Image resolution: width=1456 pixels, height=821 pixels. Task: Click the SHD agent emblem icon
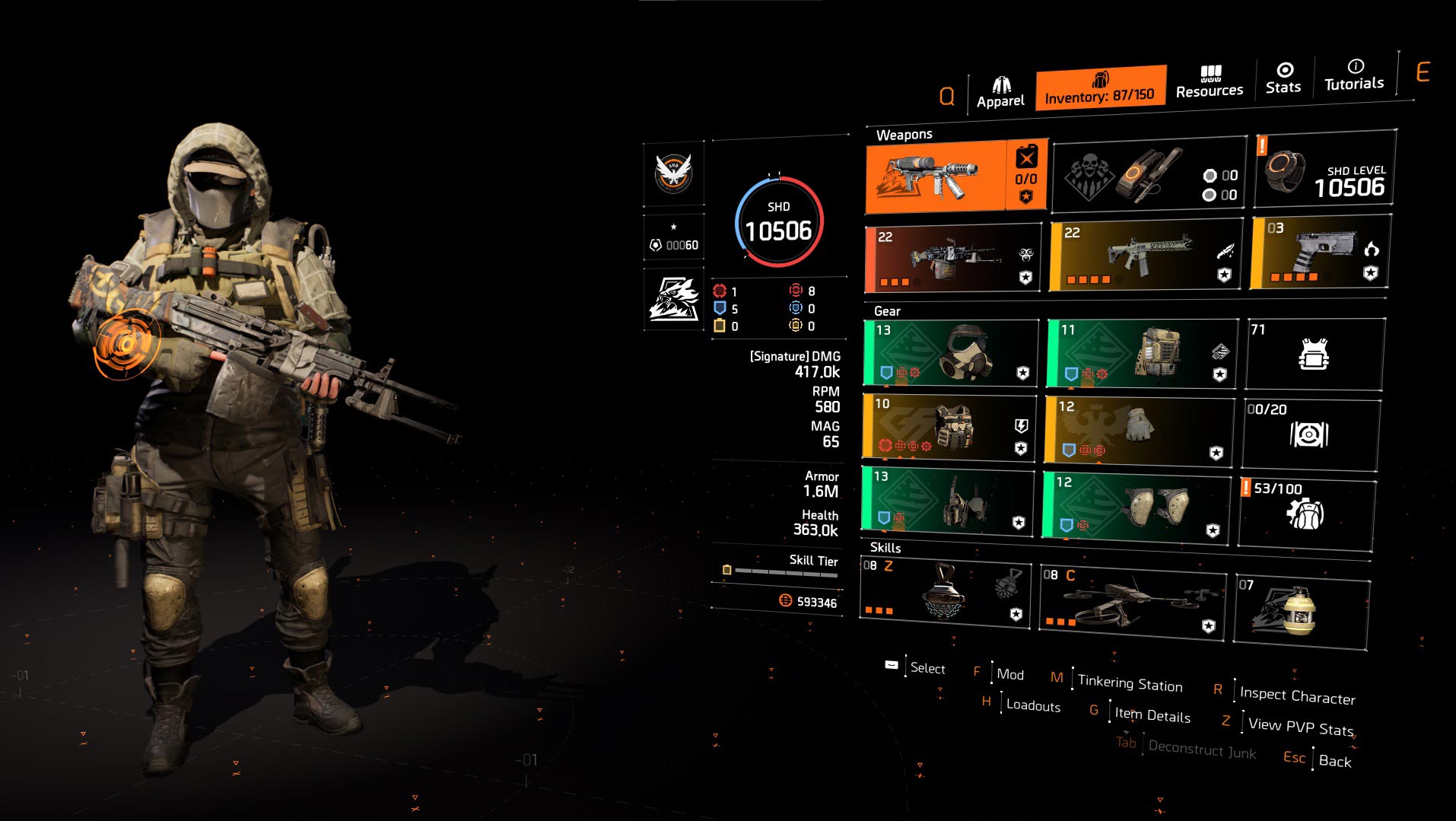(673, 173)
